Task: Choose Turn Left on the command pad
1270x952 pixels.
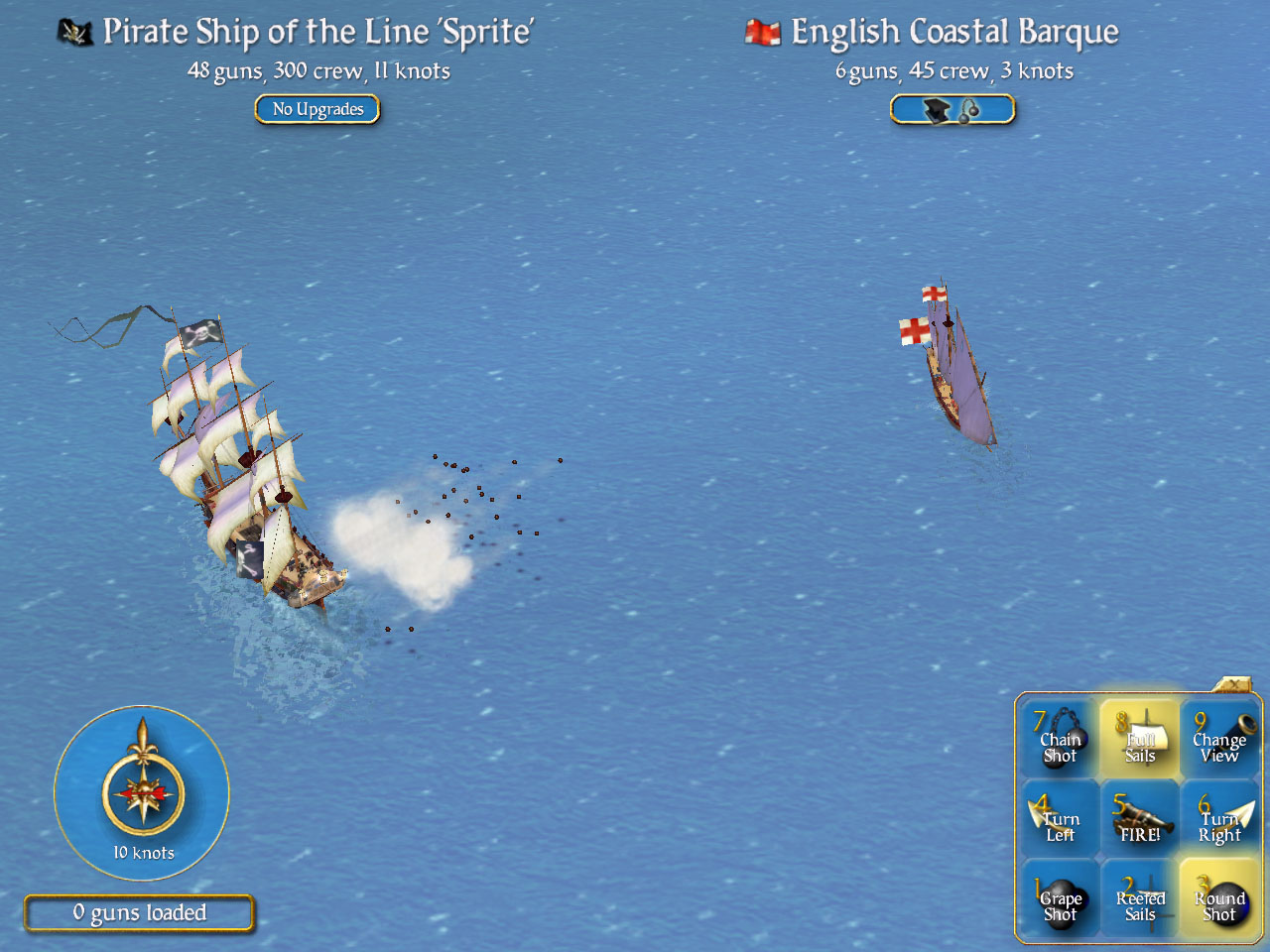Action: click(x=1060, y=819)
